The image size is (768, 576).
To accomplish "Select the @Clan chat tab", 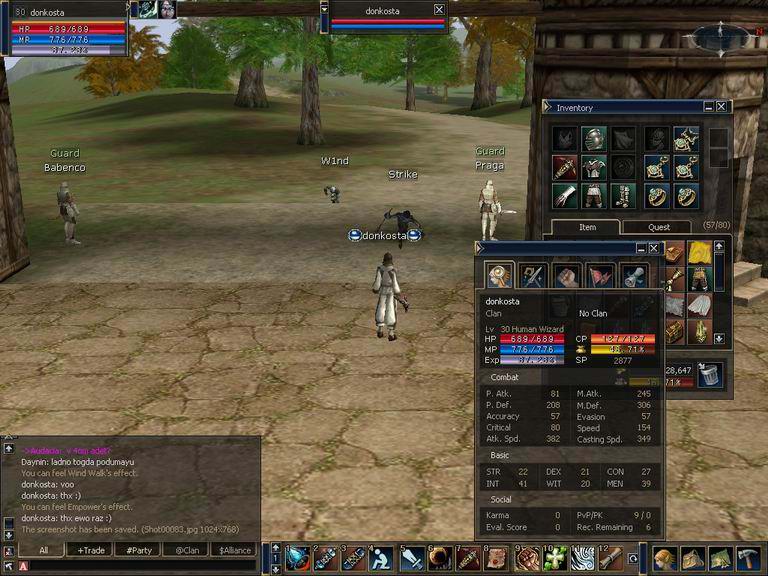I will [186, 550].
